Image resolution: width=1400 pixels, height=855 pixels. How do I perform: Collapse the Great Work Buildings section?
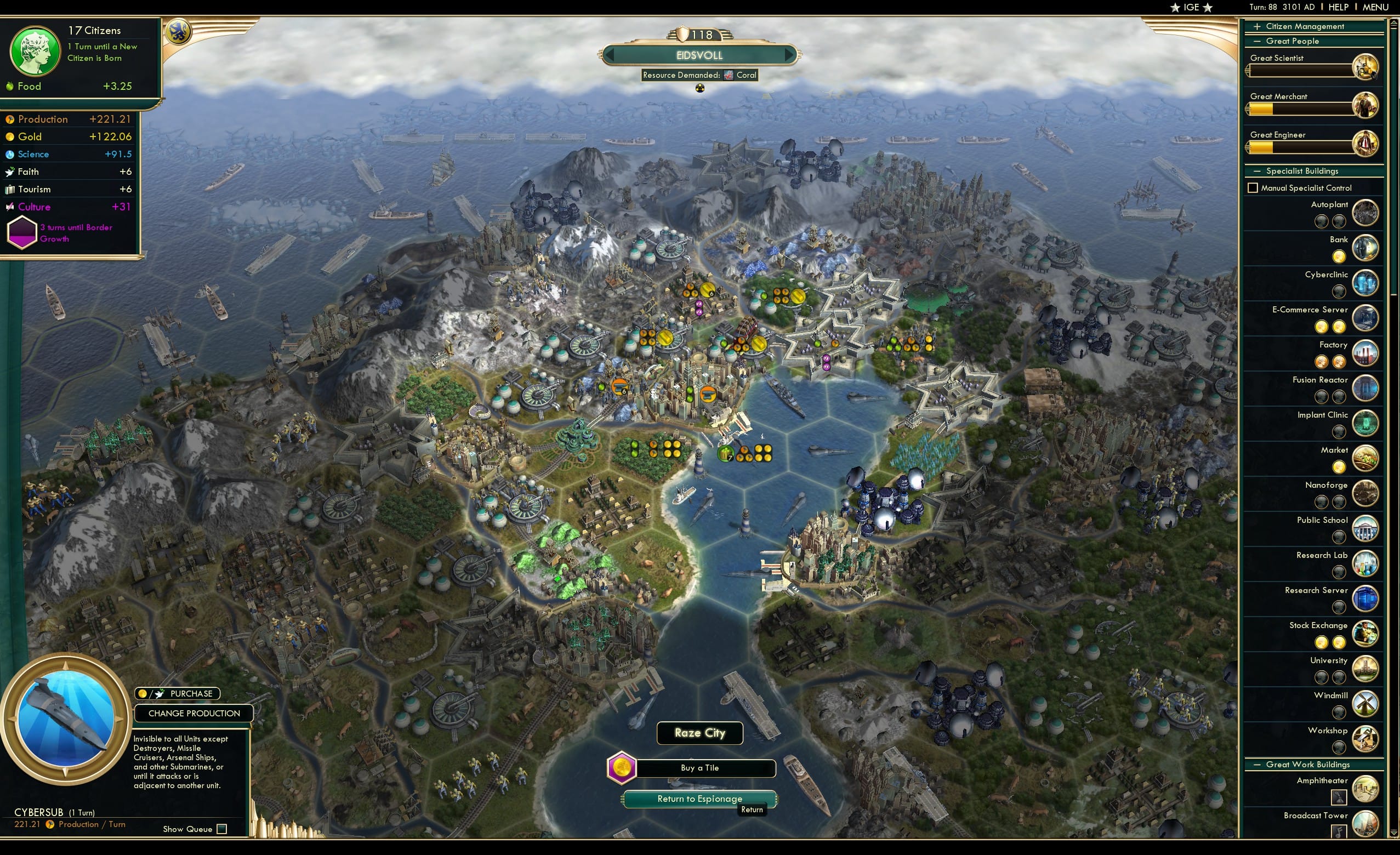1257,764
